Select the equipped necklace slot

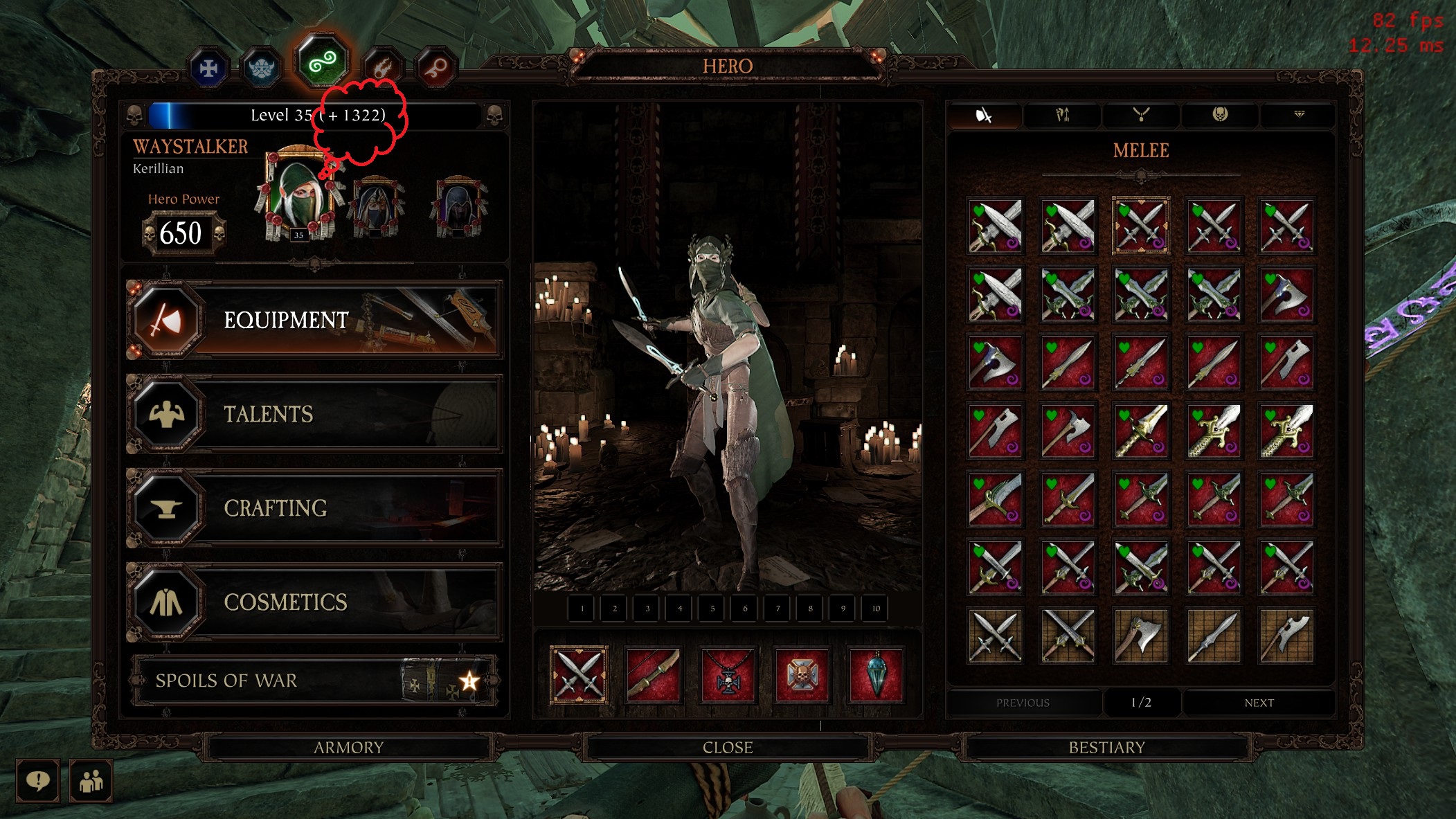click(728, 675)
